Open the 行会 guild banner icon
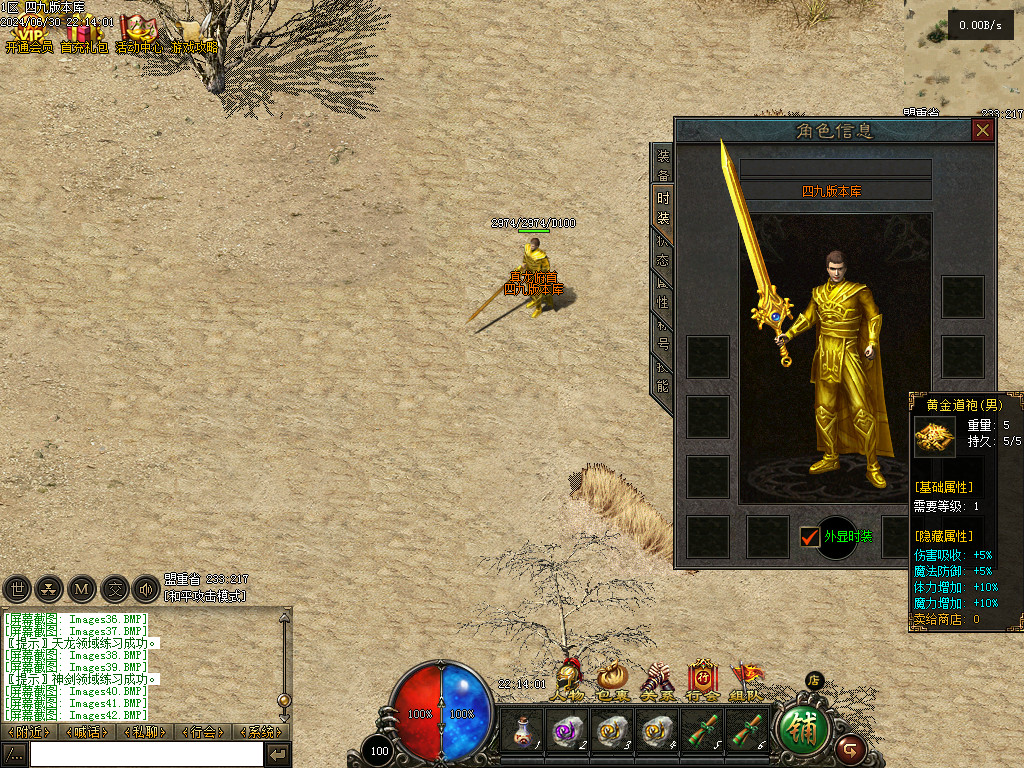Image resolution: width=1024 pixels, height=768 pixels. [702, 680]
